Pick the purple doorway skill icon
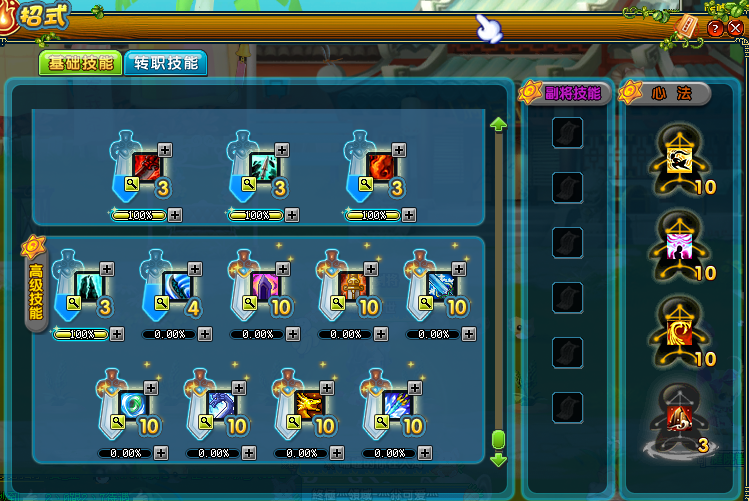The image size is (749, 501). tap(265, 285)
